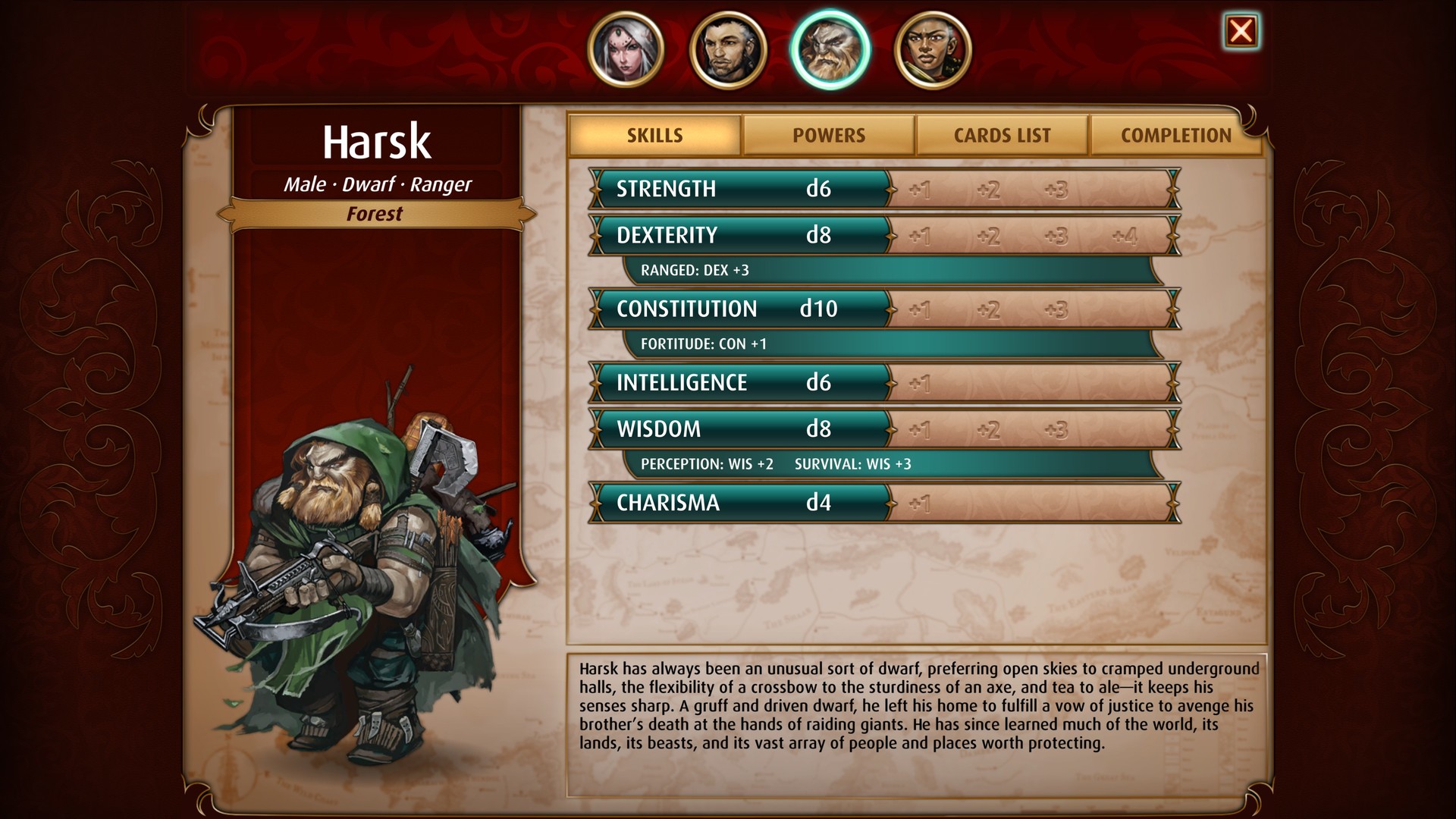Select the SKILLS tab

pos(654,134)
